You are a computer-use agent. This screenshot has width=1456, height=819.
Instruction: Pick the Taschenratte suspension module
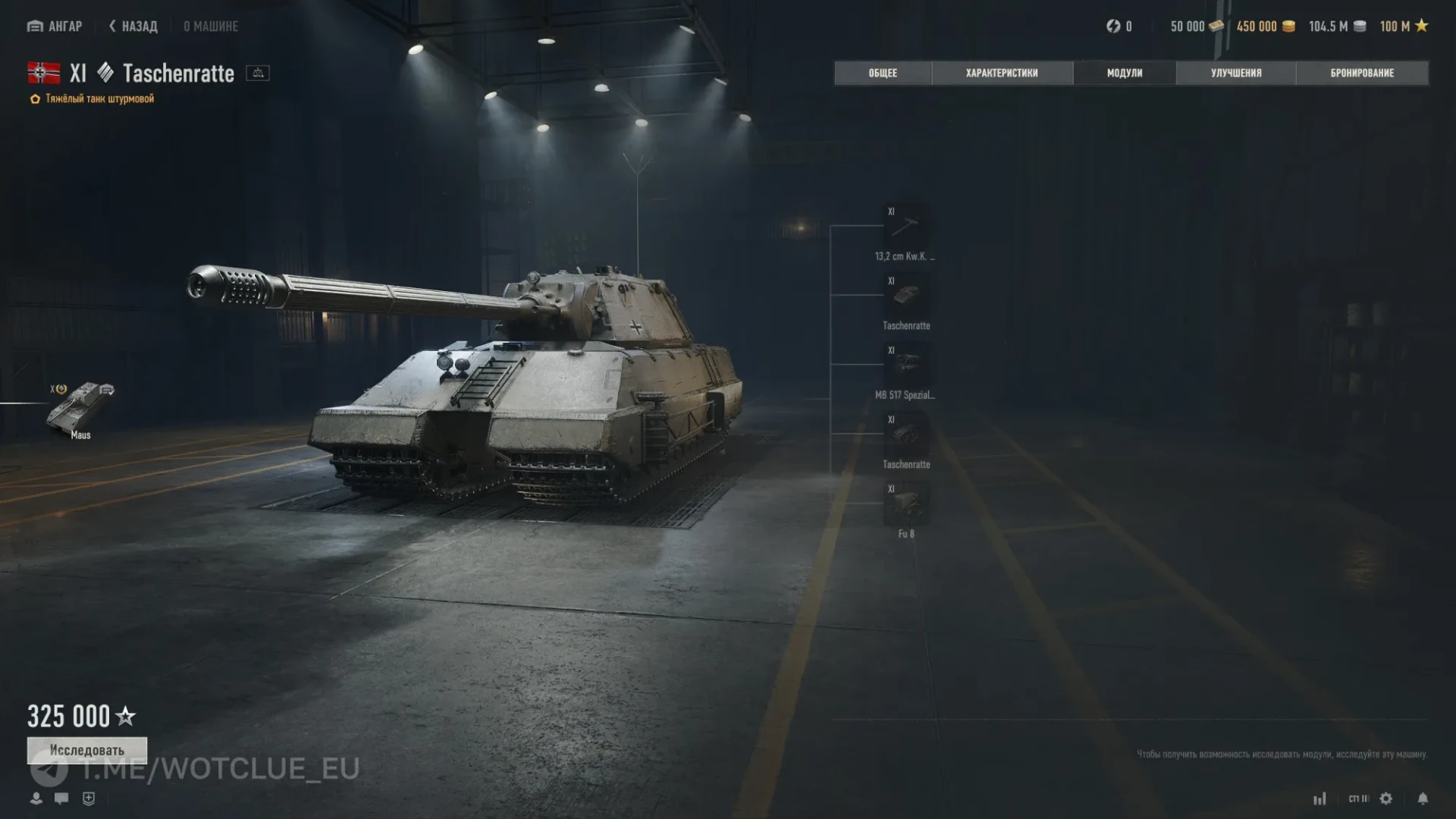pyautogui.click(x=905, y=435)
